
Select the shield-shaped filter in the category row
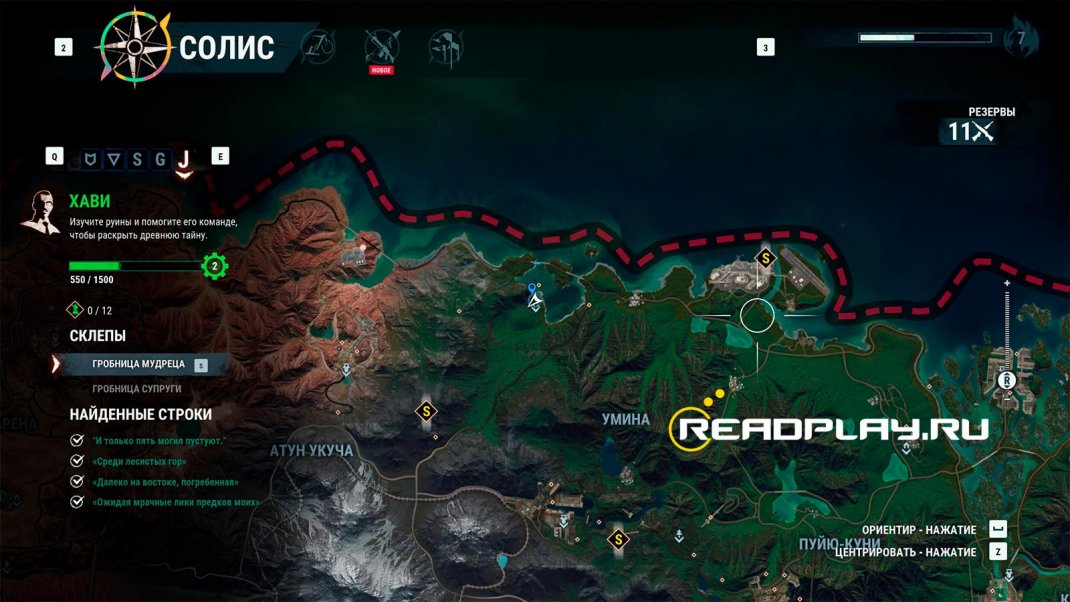click(x=91, y=157)
